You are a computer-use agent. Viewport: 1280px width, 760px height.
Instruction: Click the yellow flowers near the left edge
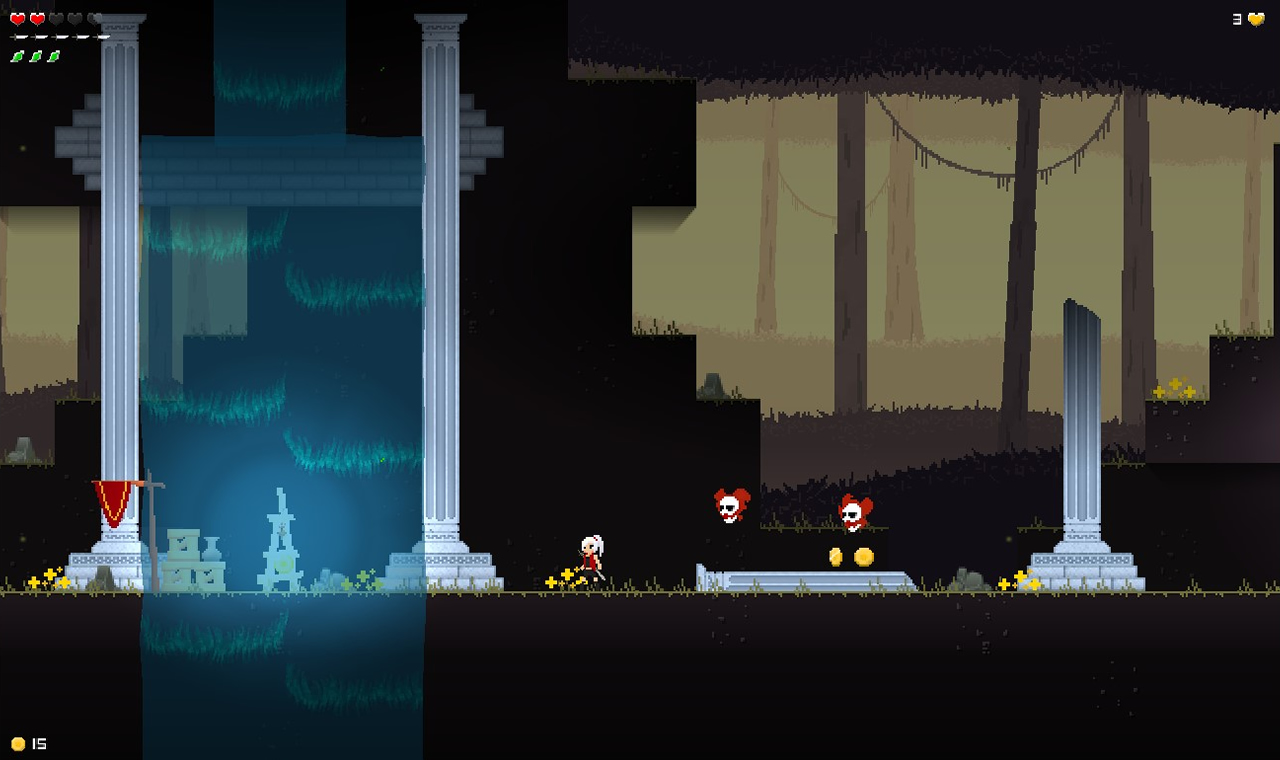pos(48,578)
